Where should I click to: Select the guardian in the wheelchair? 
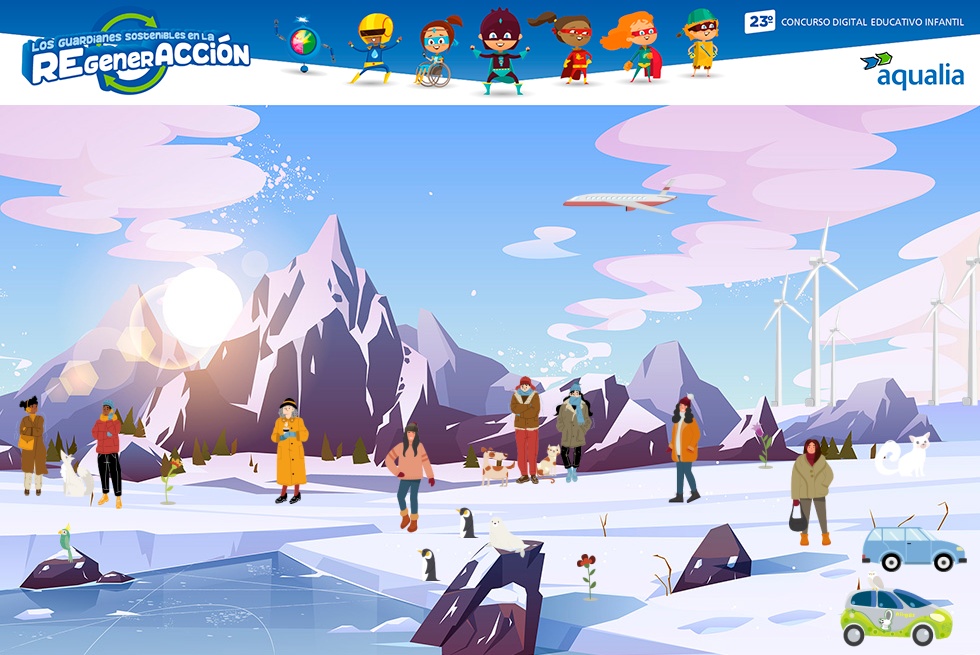435,54
